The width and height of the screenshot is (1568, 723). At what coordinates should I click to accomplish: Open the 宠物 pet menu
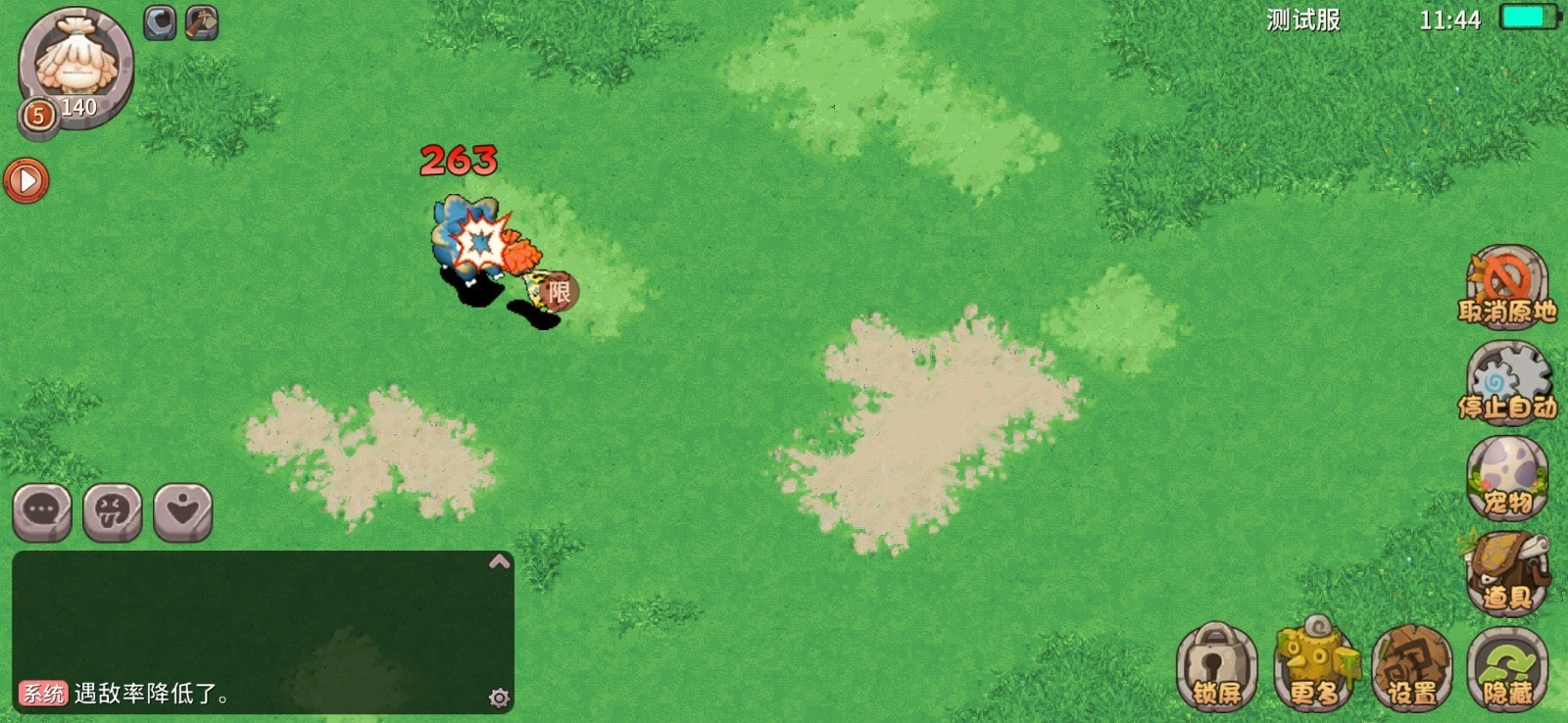(1506, 477)
